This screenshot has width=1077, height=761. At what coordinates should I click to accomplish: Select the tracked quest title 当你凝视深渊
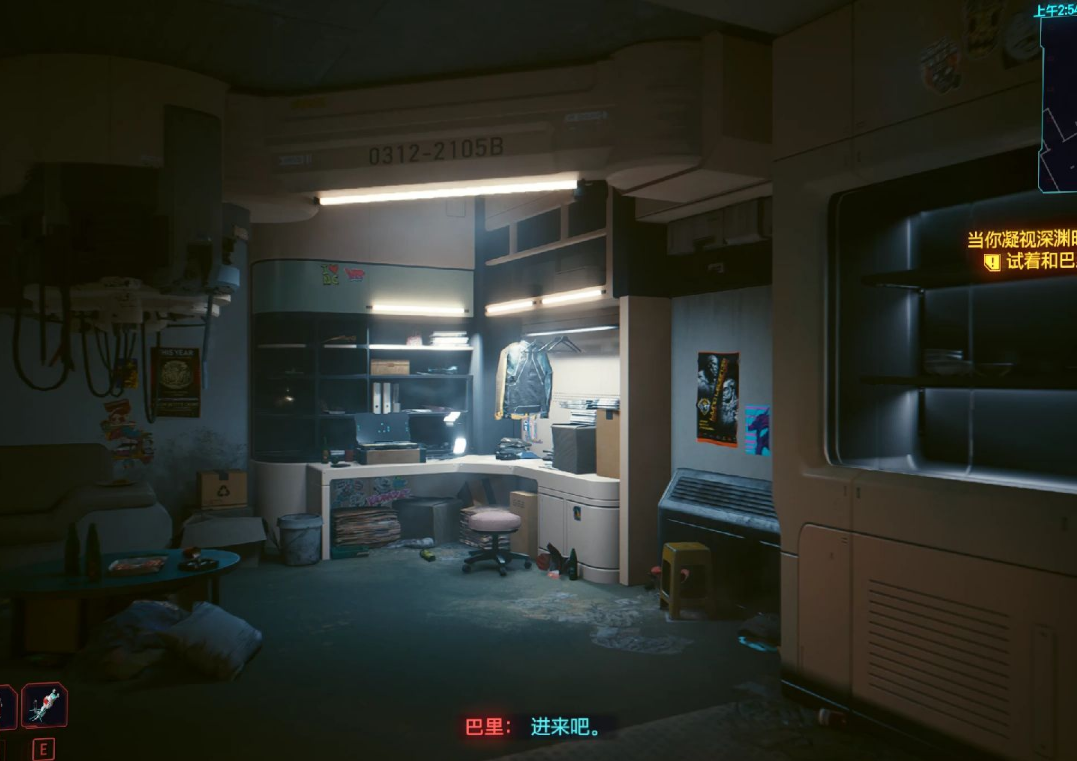pos(1021,240)
